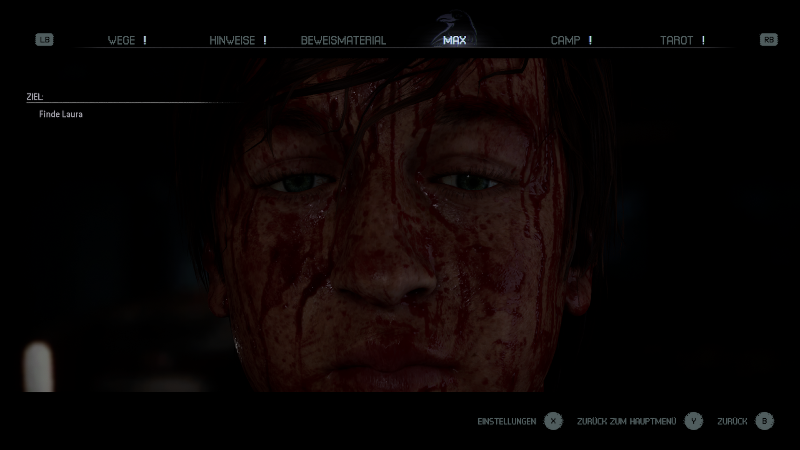Select the Beweismaterial tab
The height and width of the screenshot is (450, 800).
tap(343, 40)
